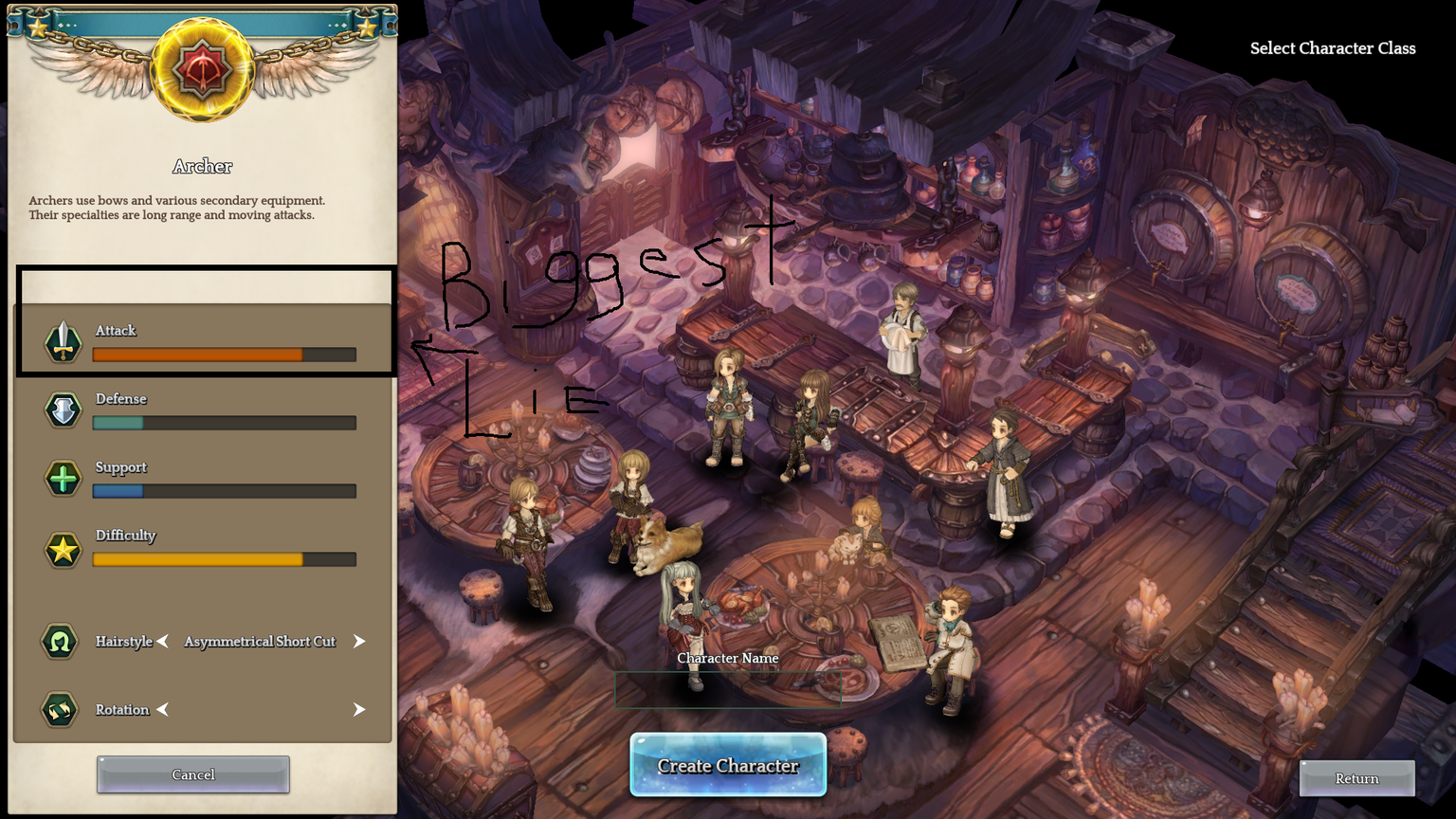Hit the Return button
The width and height of the screenshot is (1456, 819).
click(1356, 778)
